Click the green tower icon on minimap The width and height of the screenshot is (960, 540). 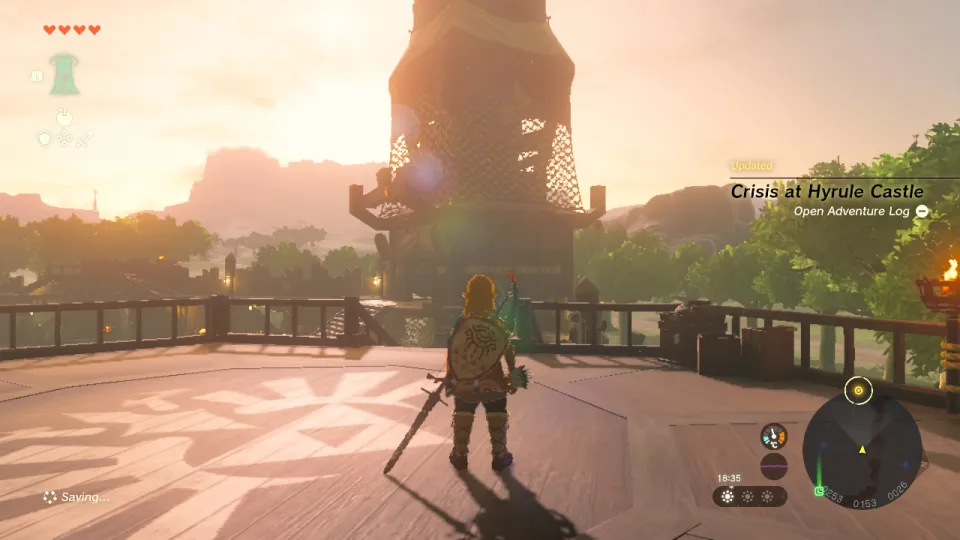(x=819, y=490)
